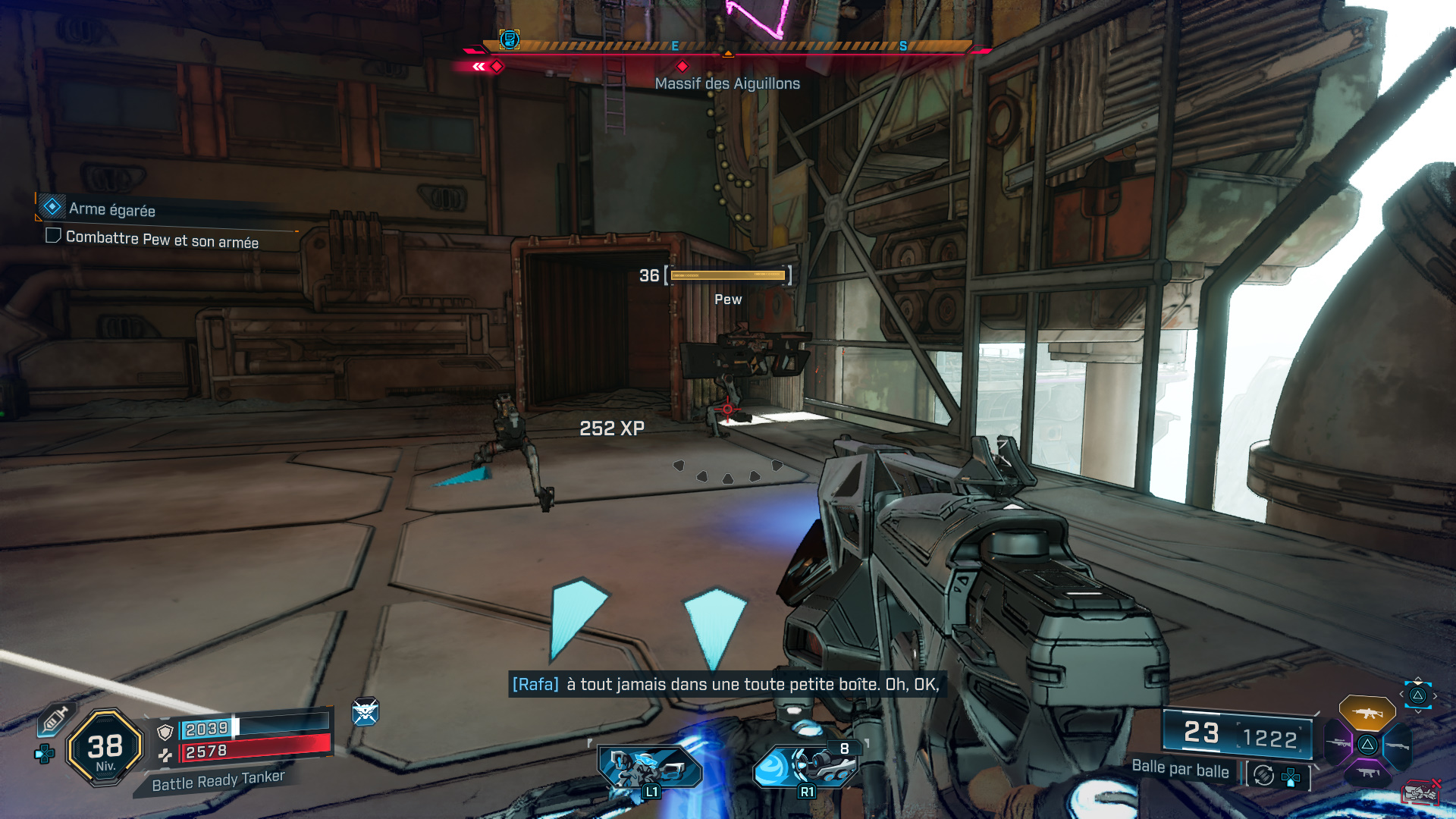Toggle the Balle par balle fire mode
The height and width of the screenshot is (819, 1456).
point(1180,768)
